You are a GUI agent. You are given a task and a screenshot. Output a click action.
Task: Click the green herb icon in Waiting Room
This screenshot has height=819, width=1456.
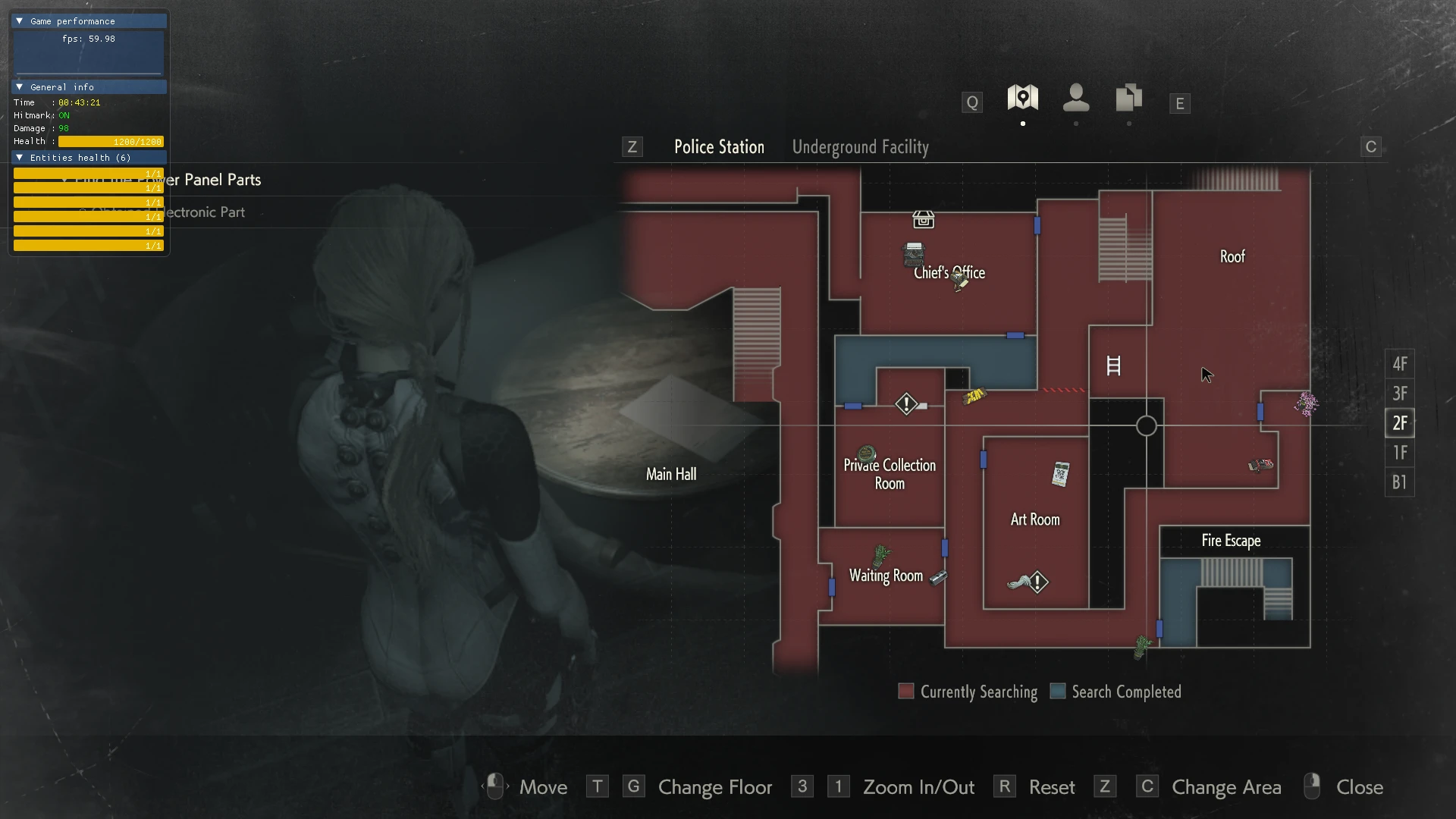880,556
